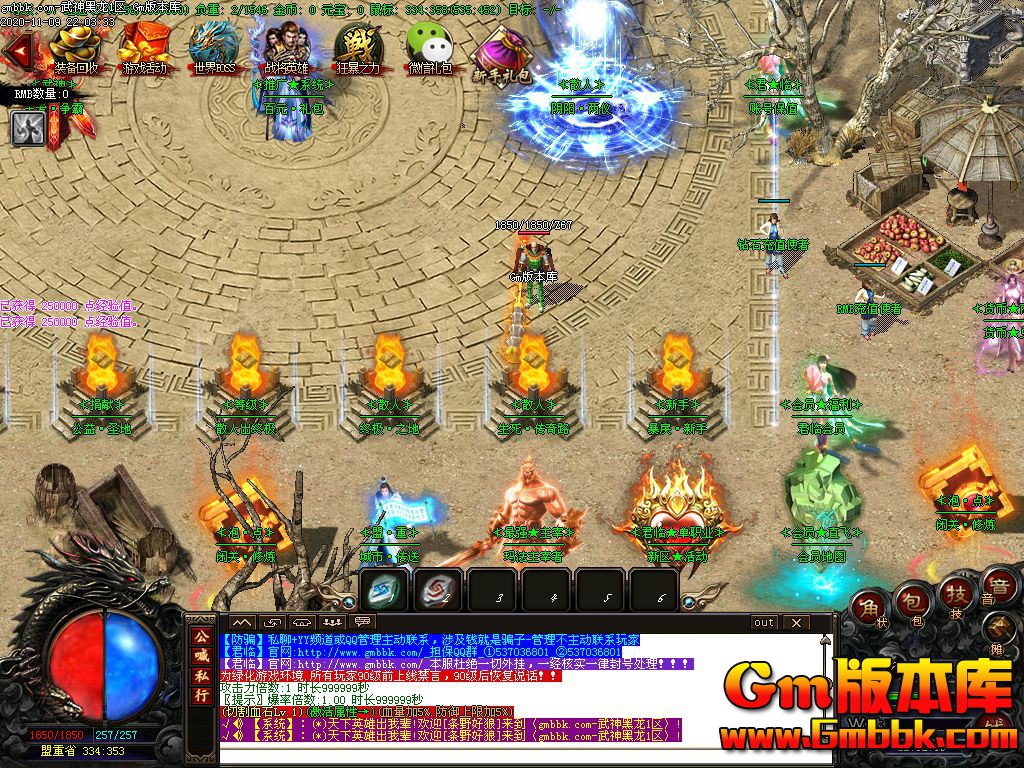The height and width of the screenshot is (768, 1024).
Task: Open the 微信礼包 WeChat gift icon
Action: pos(430,46)
